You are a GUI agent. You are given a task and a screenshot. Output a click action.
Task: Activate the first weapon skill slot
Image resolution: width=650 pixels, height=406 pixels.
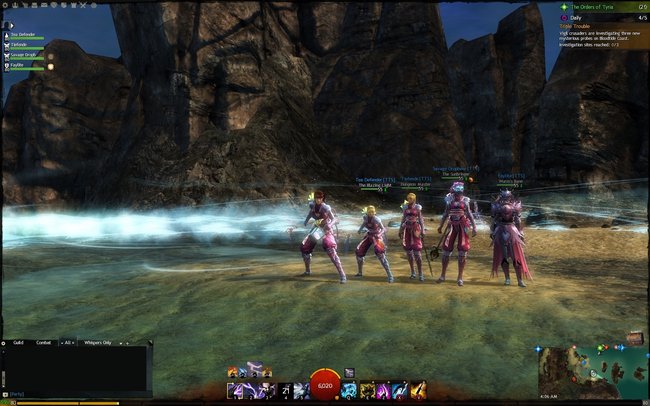coord(235,389)
